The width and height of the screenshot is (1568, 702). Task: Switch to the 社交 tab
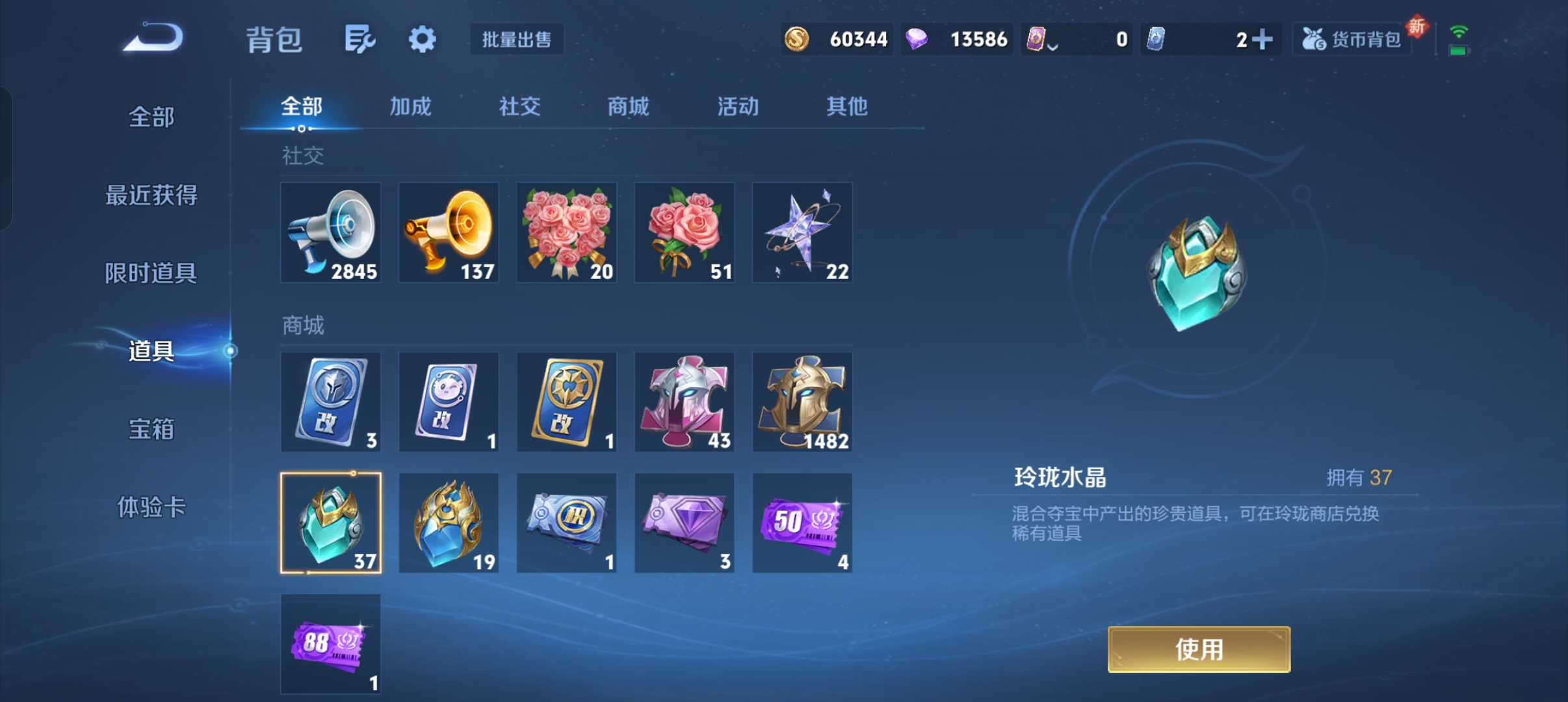(519, 107)
